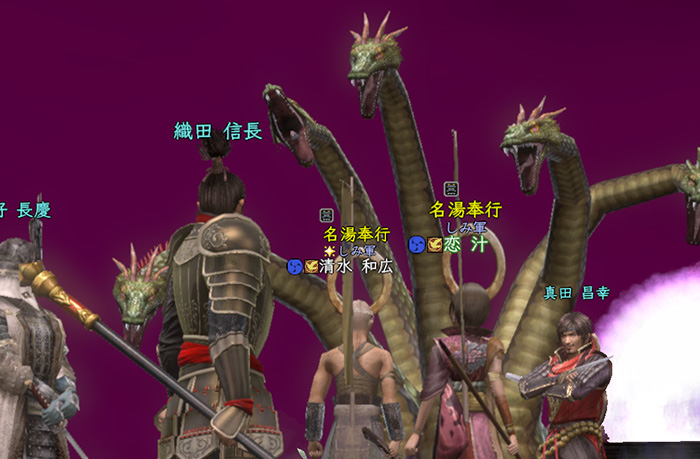
Task: Select the 織田 信長 nameplate
Action: click(218, 131)
